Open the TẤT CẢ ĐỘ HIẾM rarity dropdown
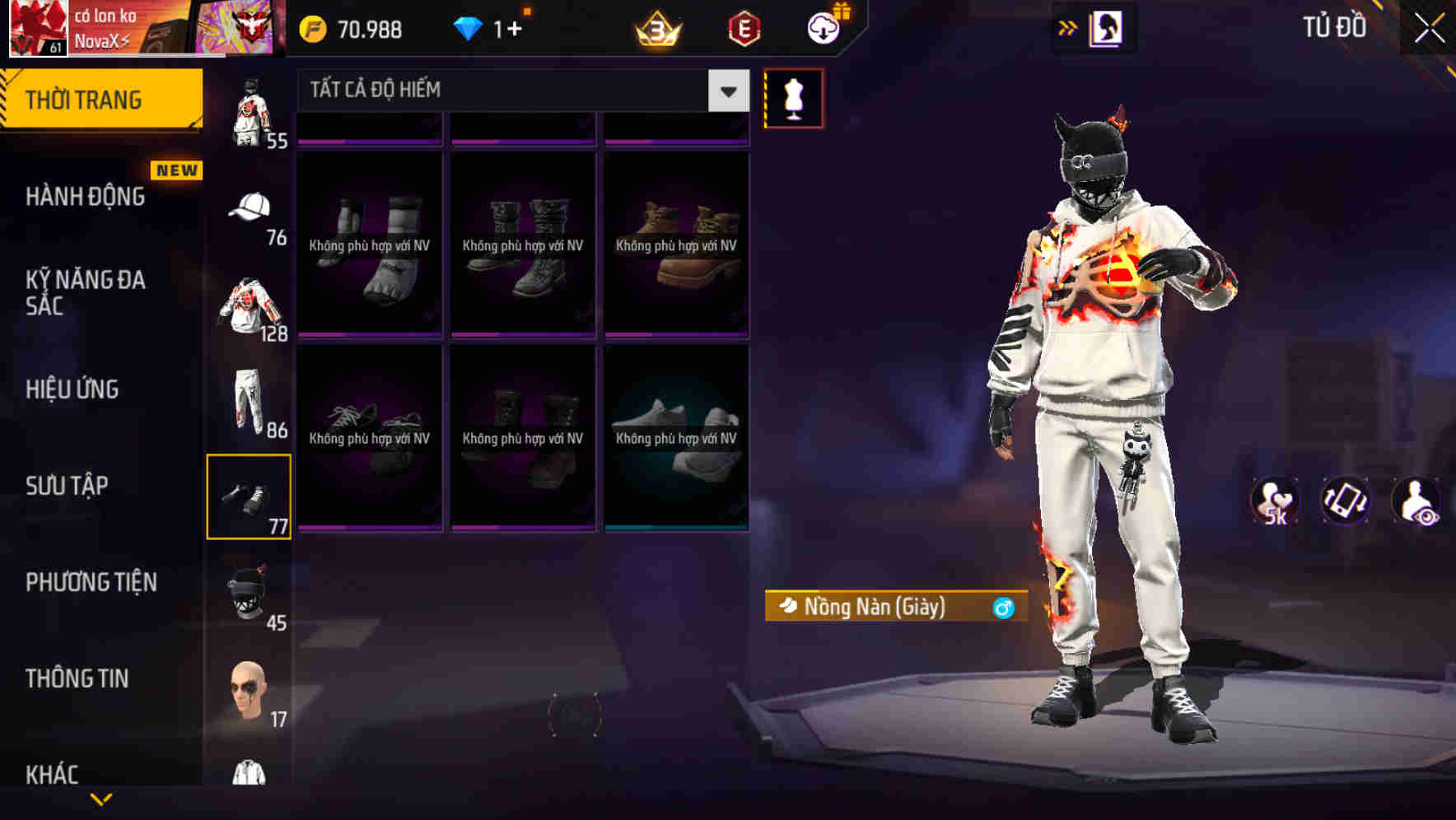 [x=519, y=90]
